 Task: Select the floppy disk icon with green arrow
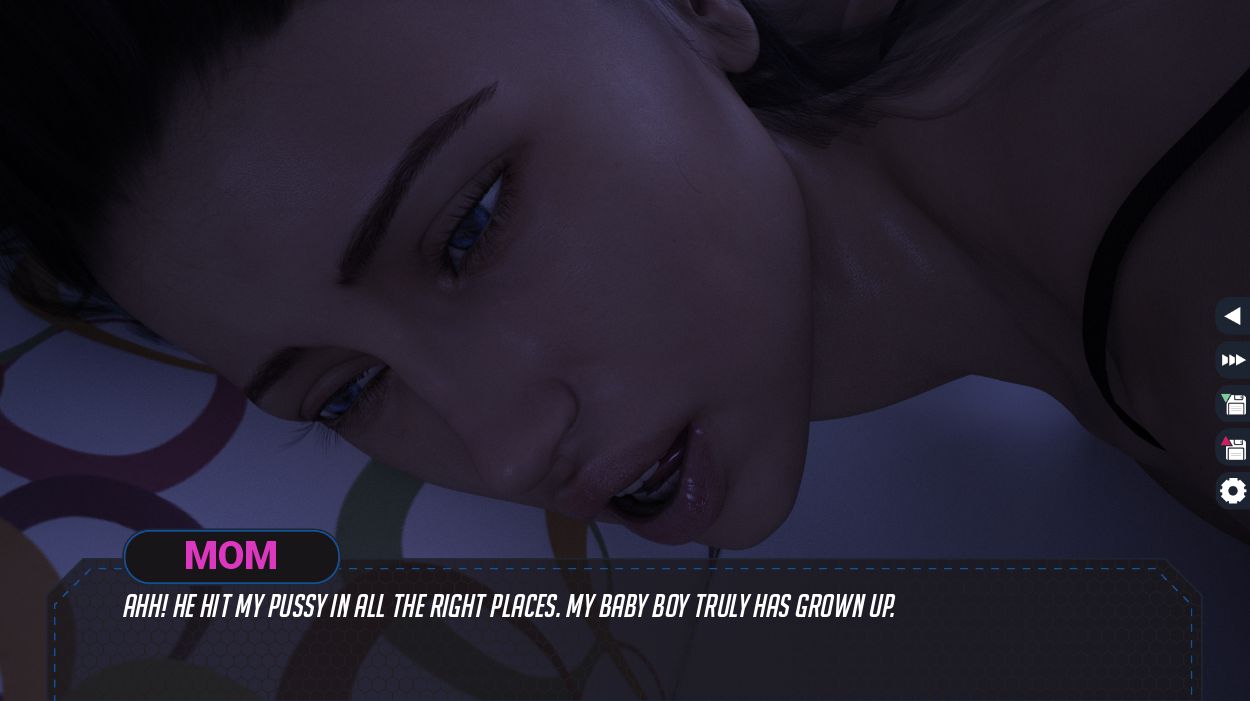1233,404
